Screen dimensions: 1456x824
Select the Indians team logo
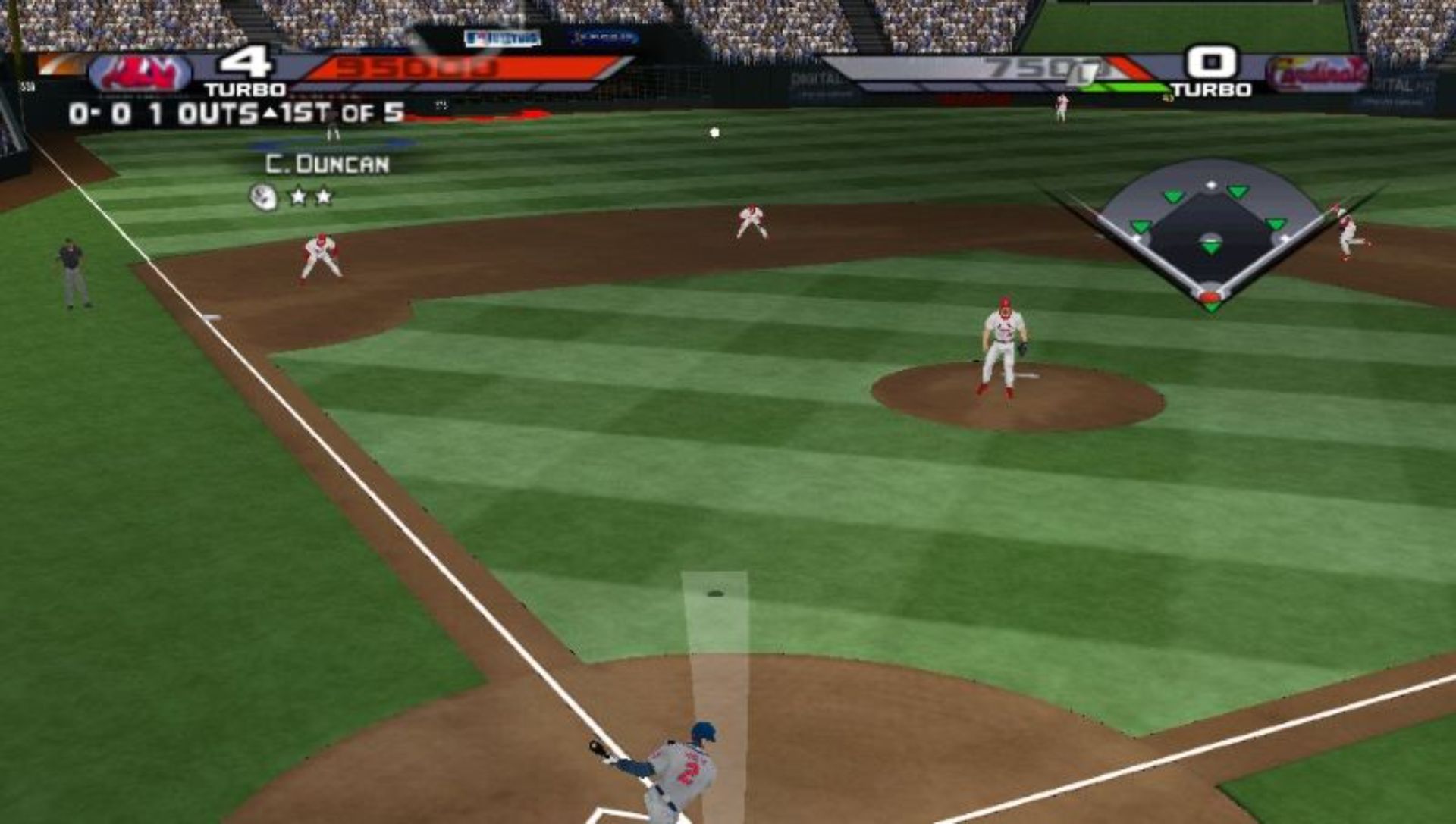coord(140,74)
